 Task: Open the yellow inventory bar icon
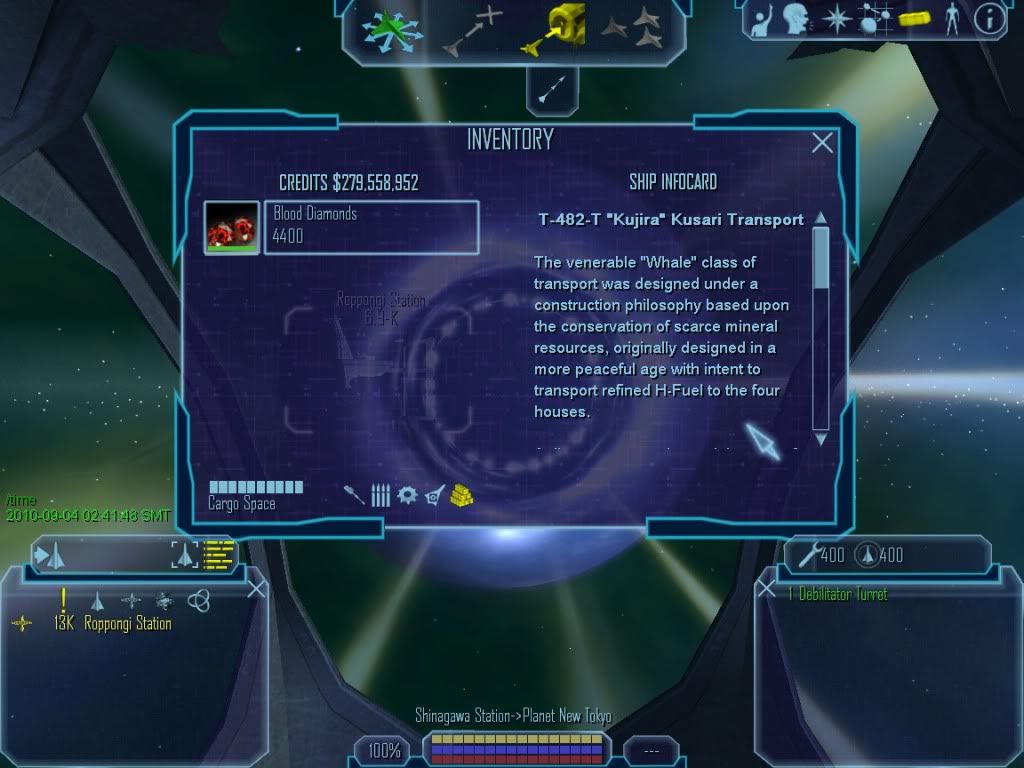coord(915,18)
